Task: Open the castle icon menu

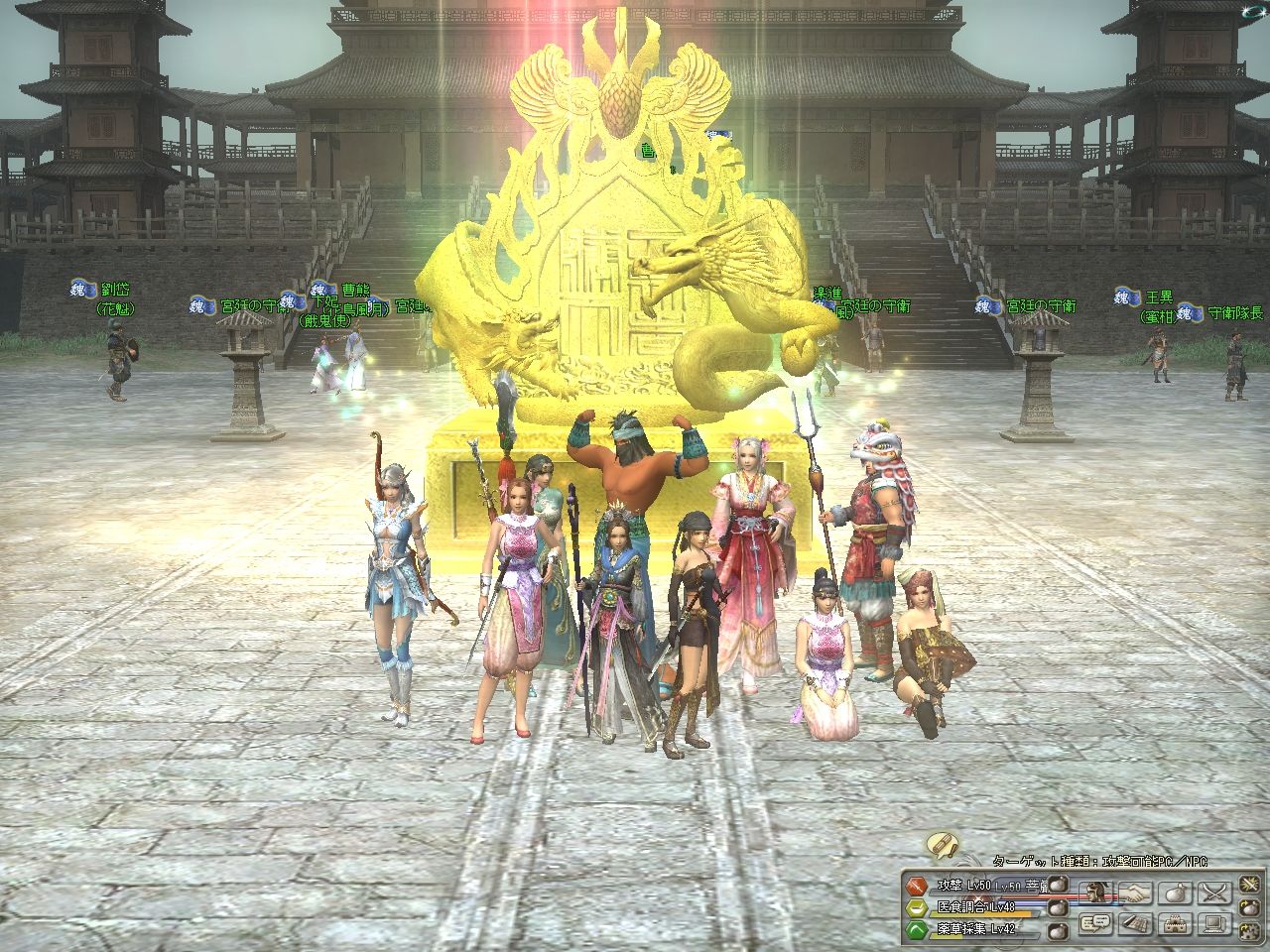Action: 1175,924
